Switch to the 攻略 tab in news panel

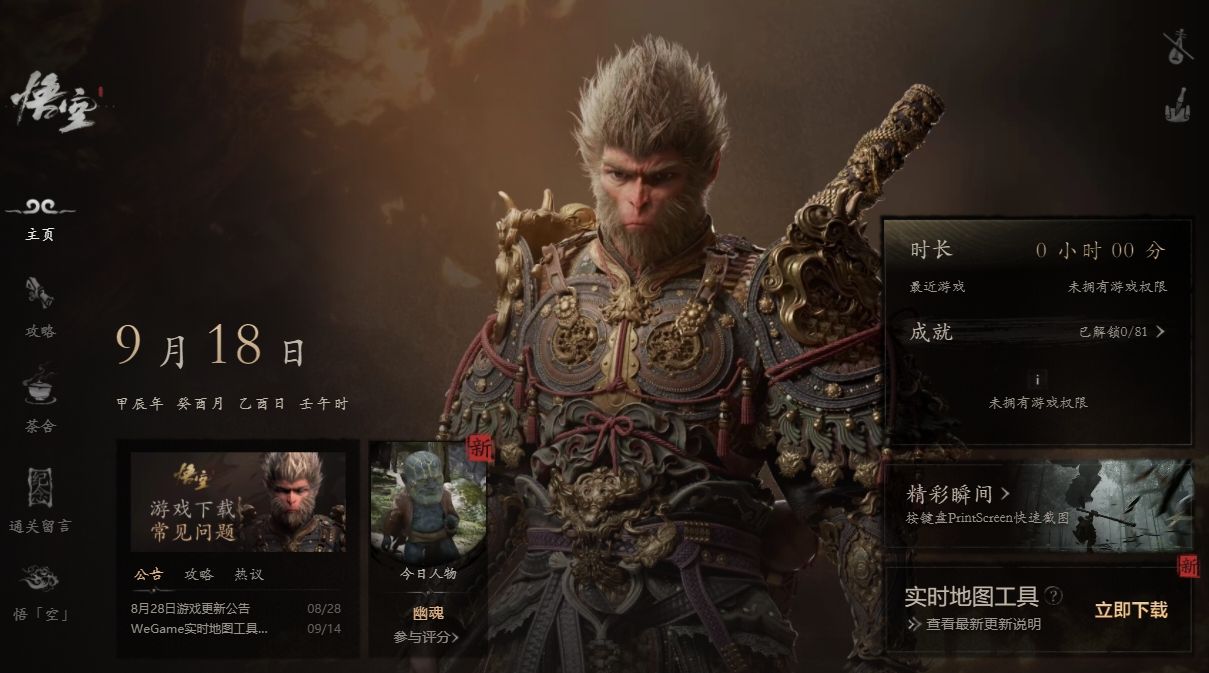199,575
